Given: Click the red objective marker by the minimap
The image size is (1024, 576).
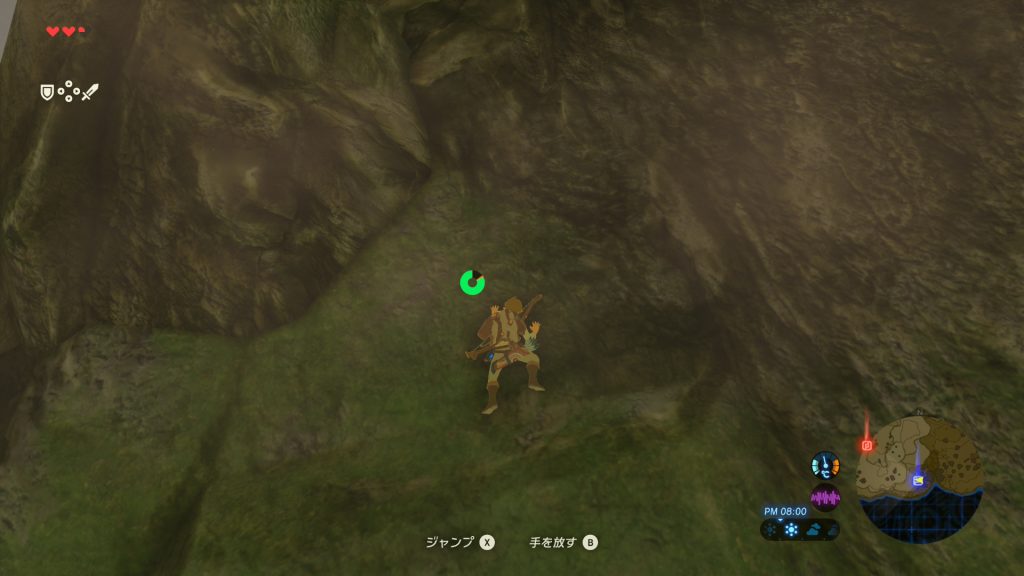Looking at the screenshot, I should pos(867,445).
